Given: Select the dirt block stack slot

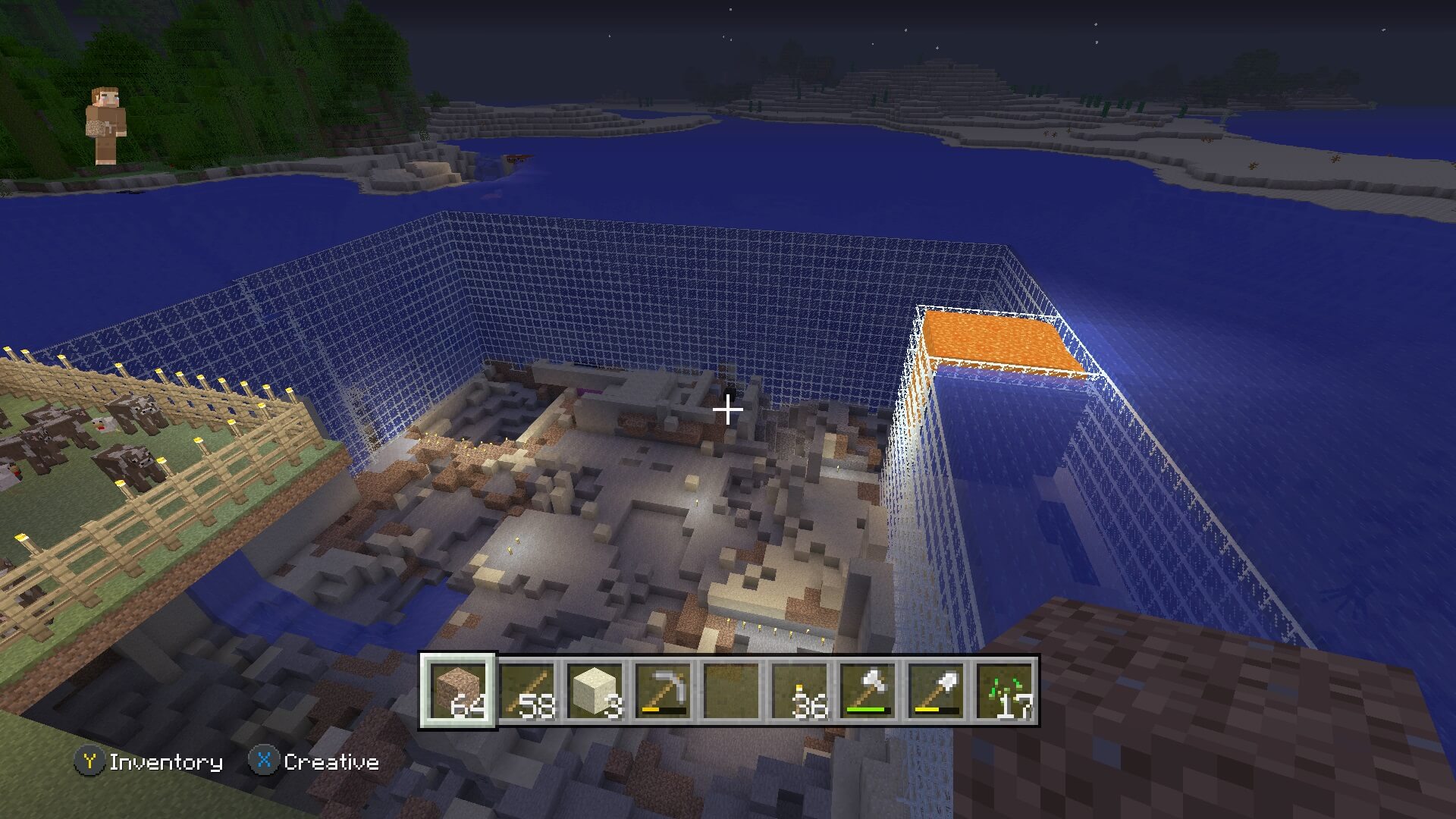Looking at the screenshot, I should coord(458,691).
